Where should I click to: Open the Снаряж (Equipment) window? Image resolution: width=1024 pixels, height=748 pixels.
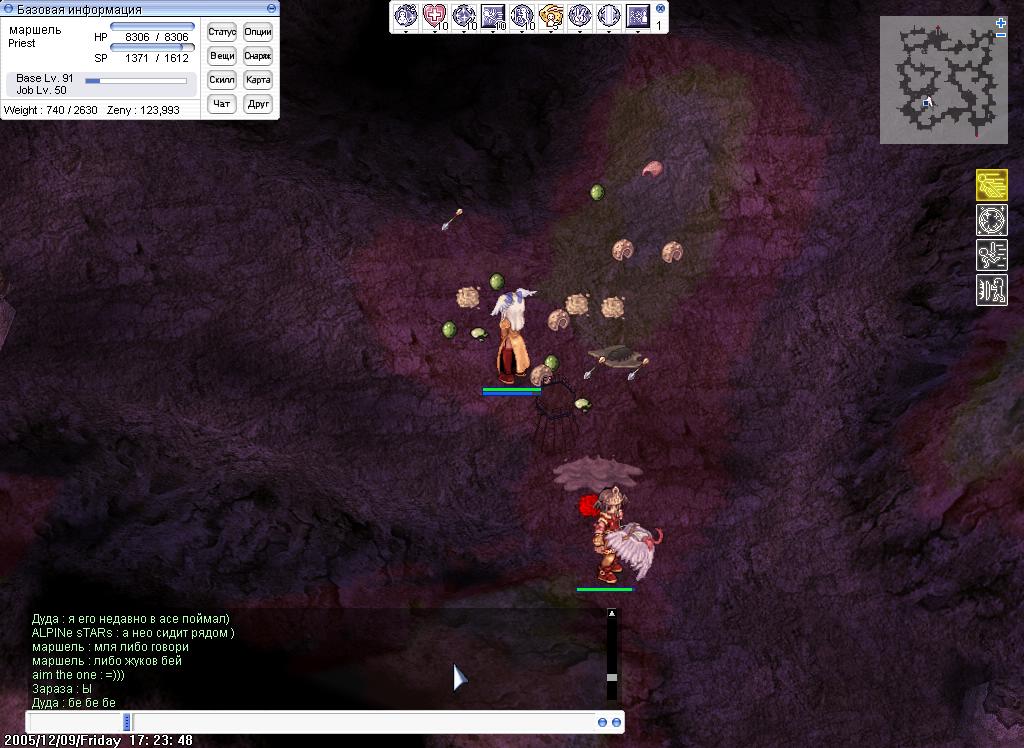258,56
